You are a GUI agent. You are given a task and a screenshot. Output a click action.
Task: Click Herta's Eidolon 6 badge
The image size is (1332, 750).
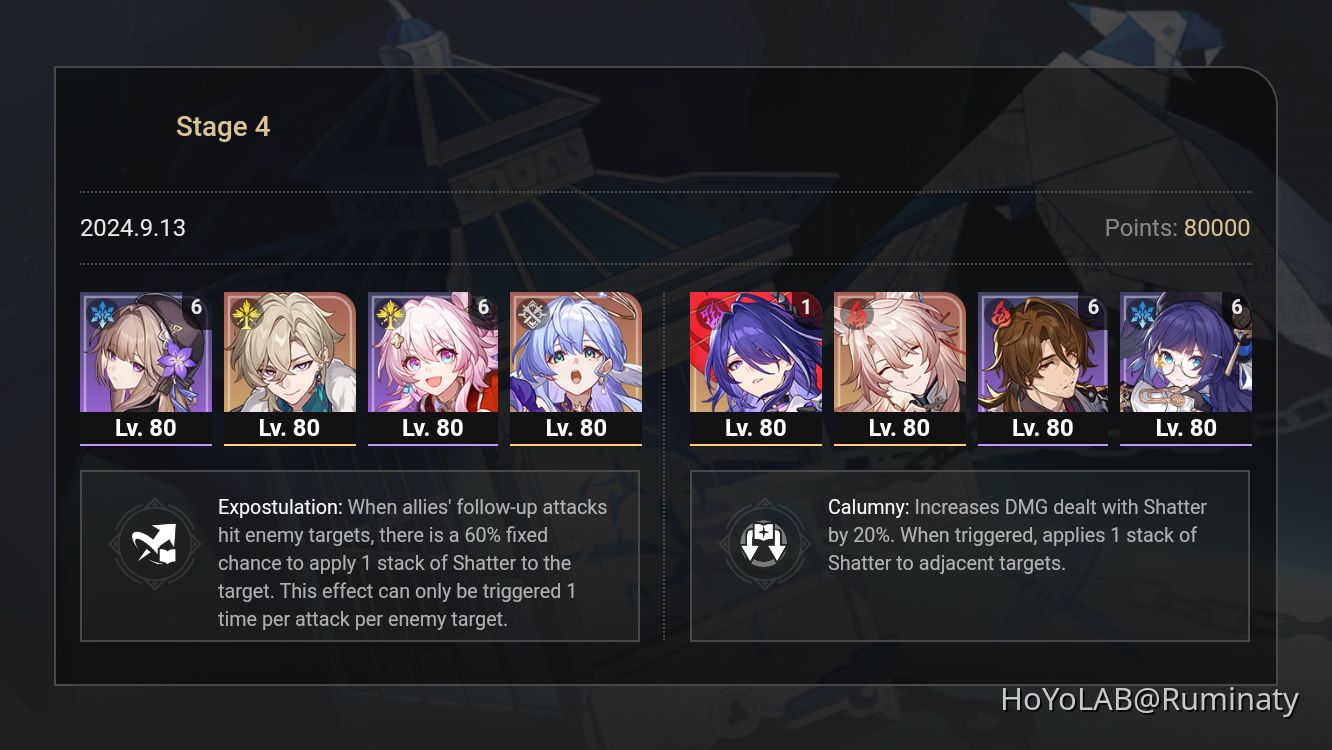pos(197,307)
